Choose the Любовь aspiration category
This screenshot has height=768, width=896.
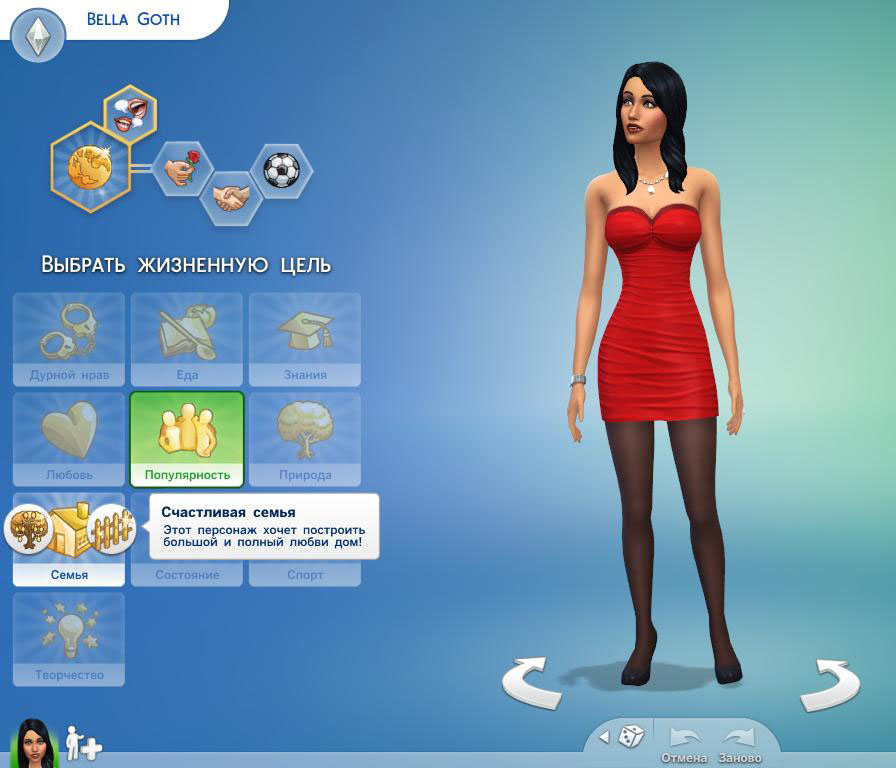(69, 439)
